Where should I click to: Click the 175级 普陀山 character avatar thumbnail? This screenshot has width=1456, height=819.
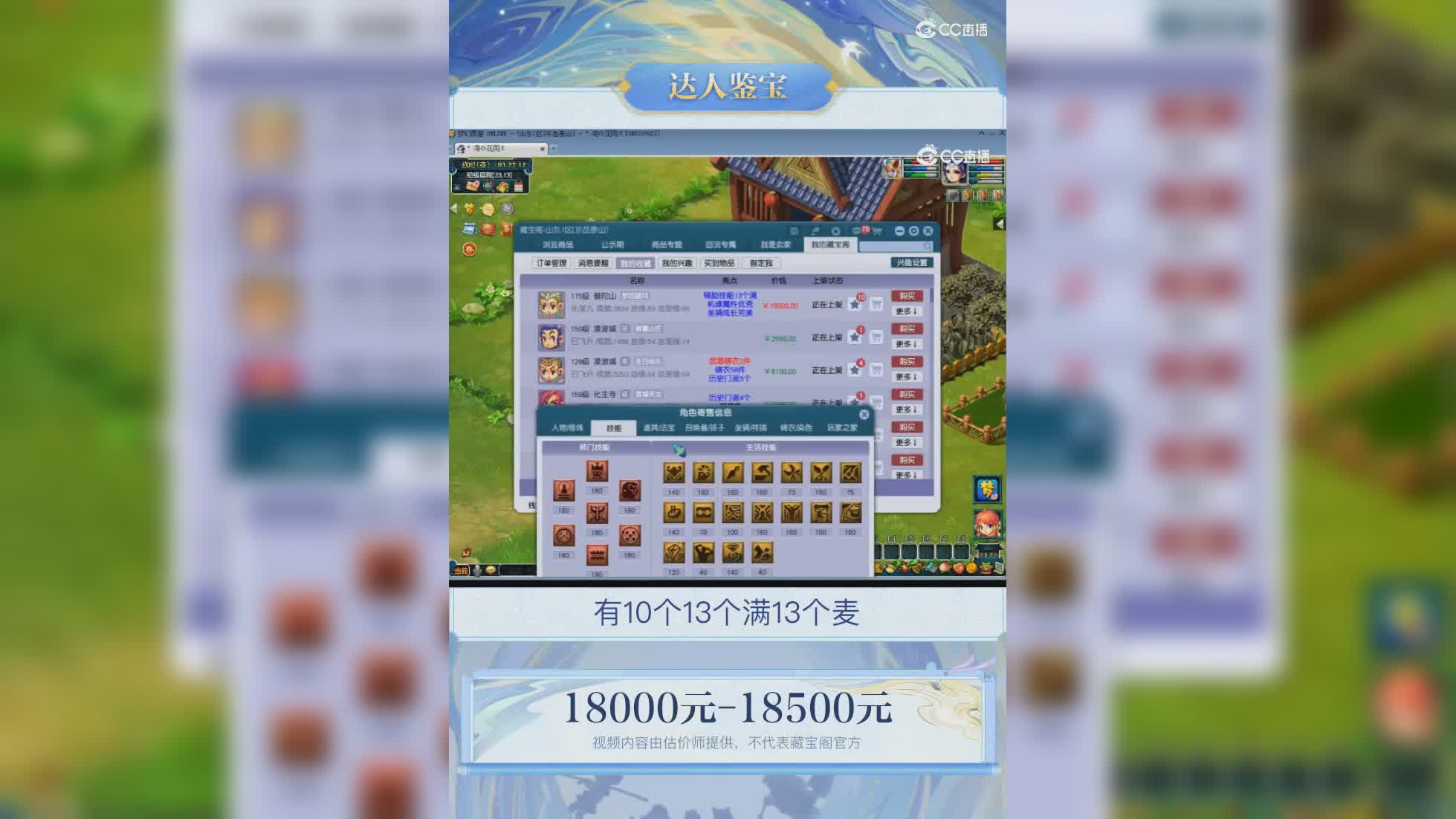coord(550,305)
